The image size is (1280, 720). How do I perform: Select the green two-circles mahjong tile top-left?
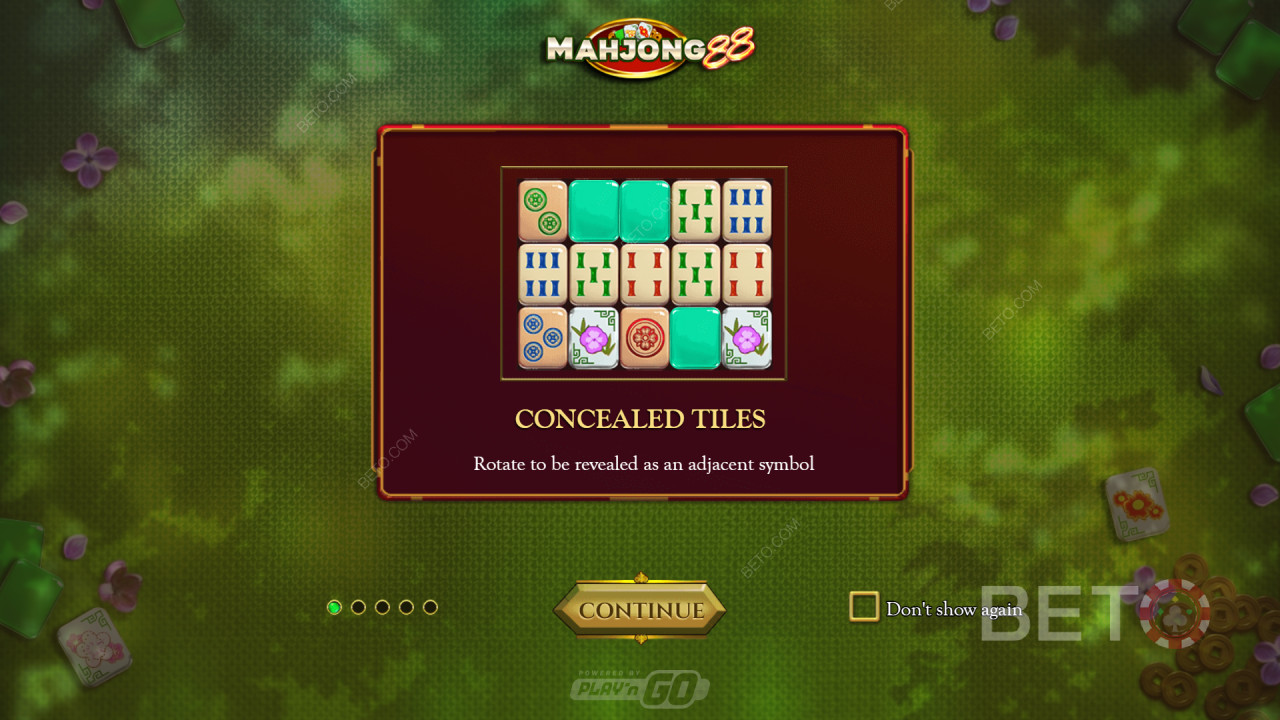point(541,210)
